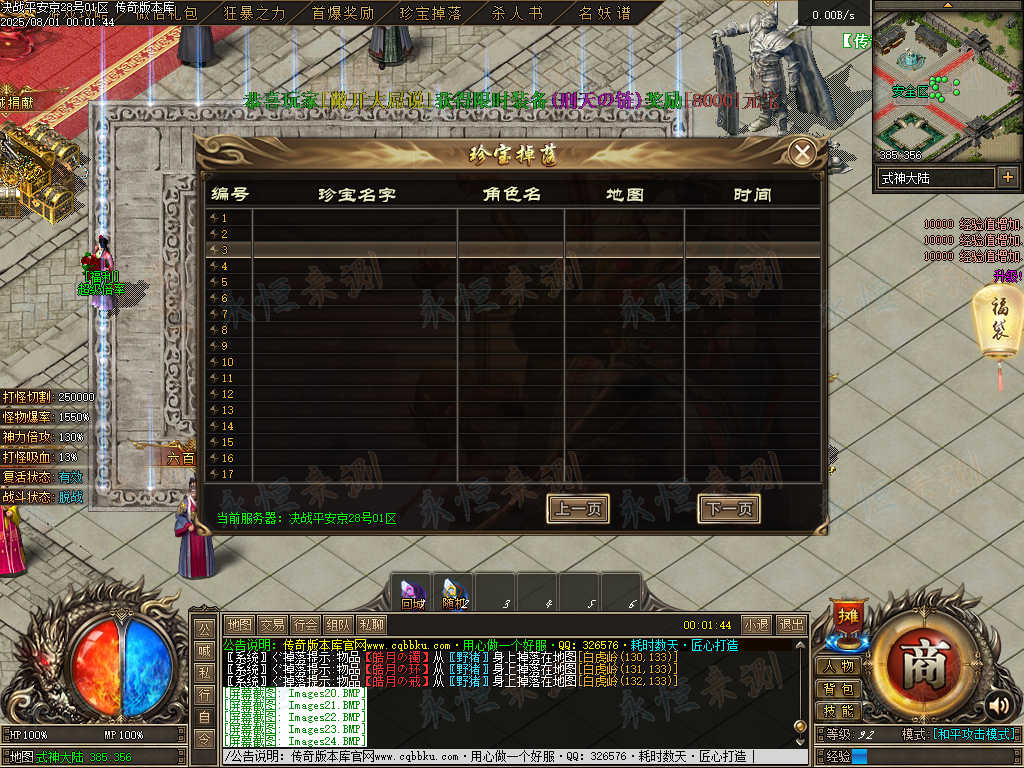Go to previous page with 上一页
Image resolution: width=1024 pixels, height=768 pixels.
click(578, 509)
